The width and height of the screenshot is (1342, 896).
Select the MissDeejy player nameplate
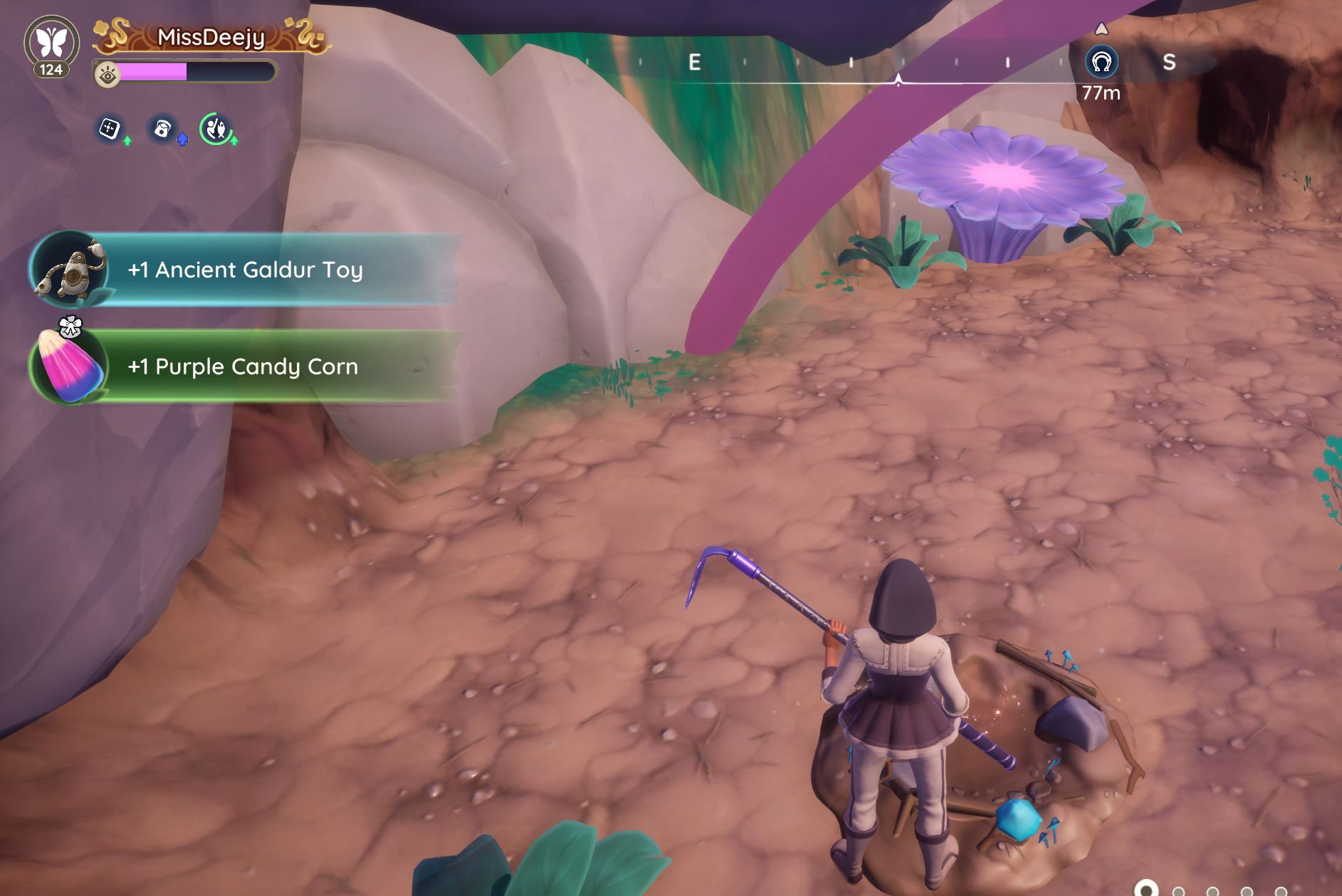(x=211, y=37)
